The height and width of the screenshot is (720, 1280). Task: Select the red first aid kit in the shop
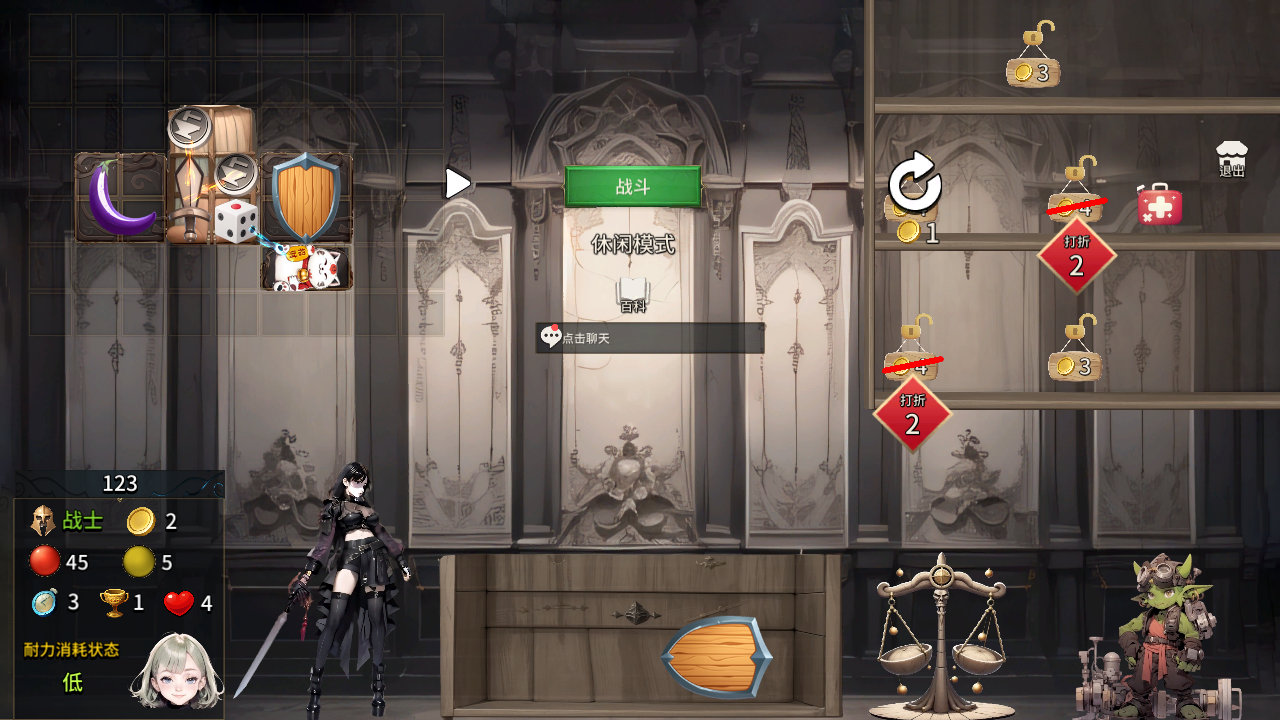[x=1160, y=204]
